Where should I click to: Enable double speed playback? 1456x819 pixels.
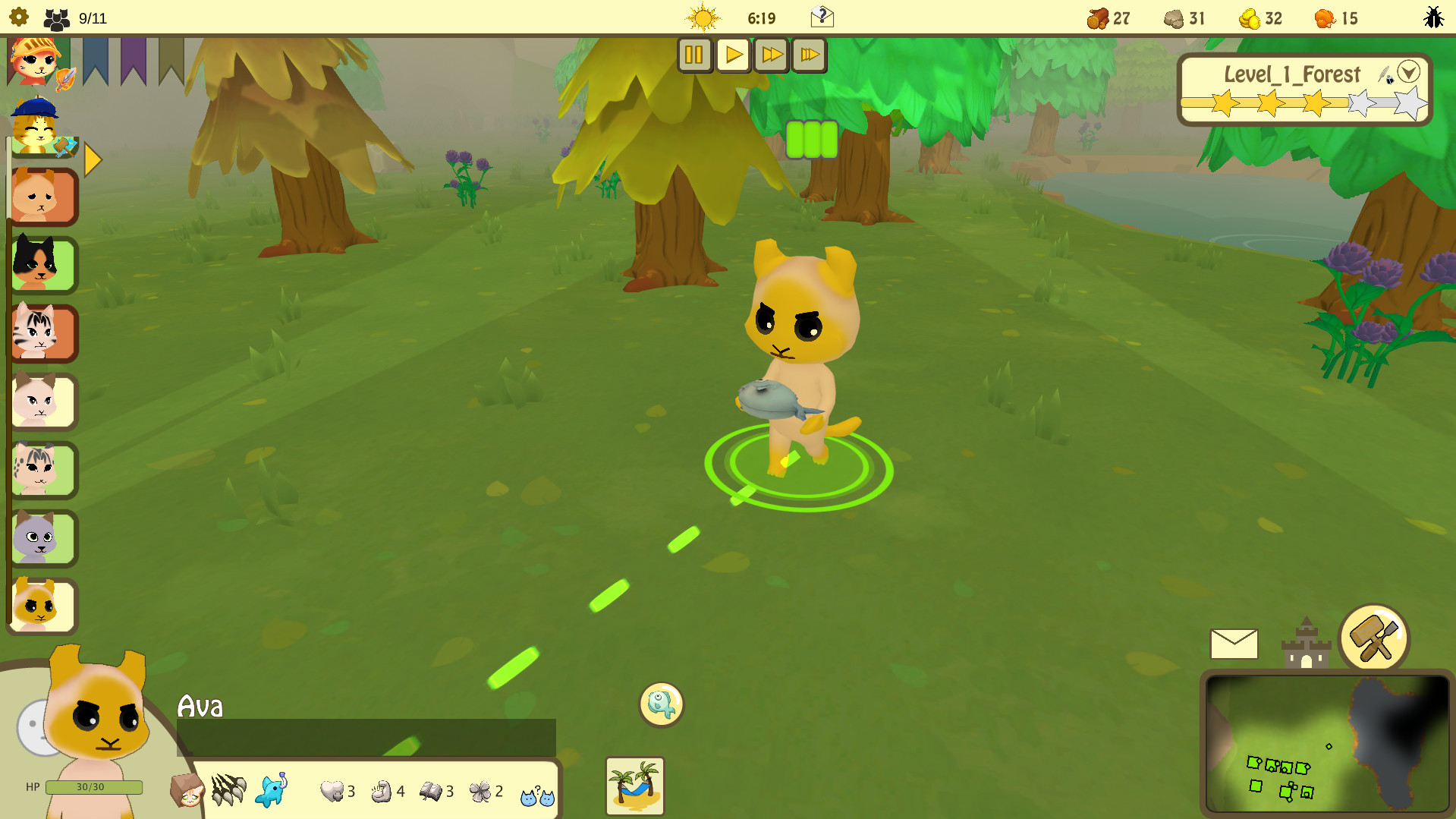coord(771,54)
